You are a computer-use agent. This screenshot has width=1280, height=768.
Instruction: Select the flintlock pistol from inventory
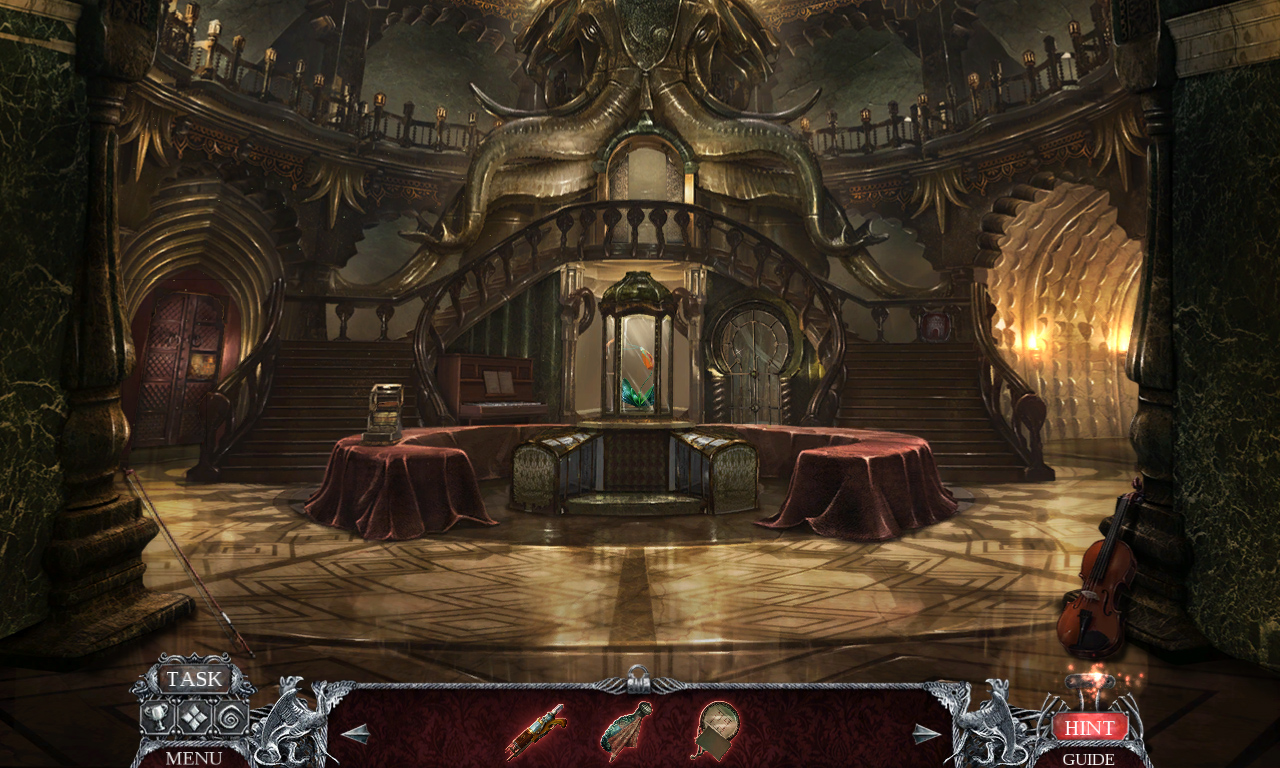click(535, 728)
